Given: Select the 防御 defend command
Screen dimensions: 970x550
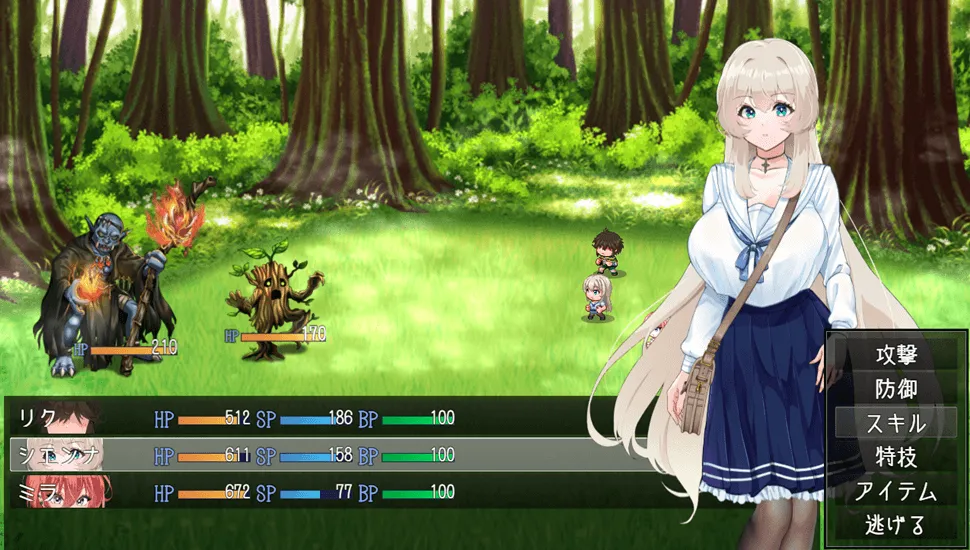Looking at the screenshot, I should 895,389.
